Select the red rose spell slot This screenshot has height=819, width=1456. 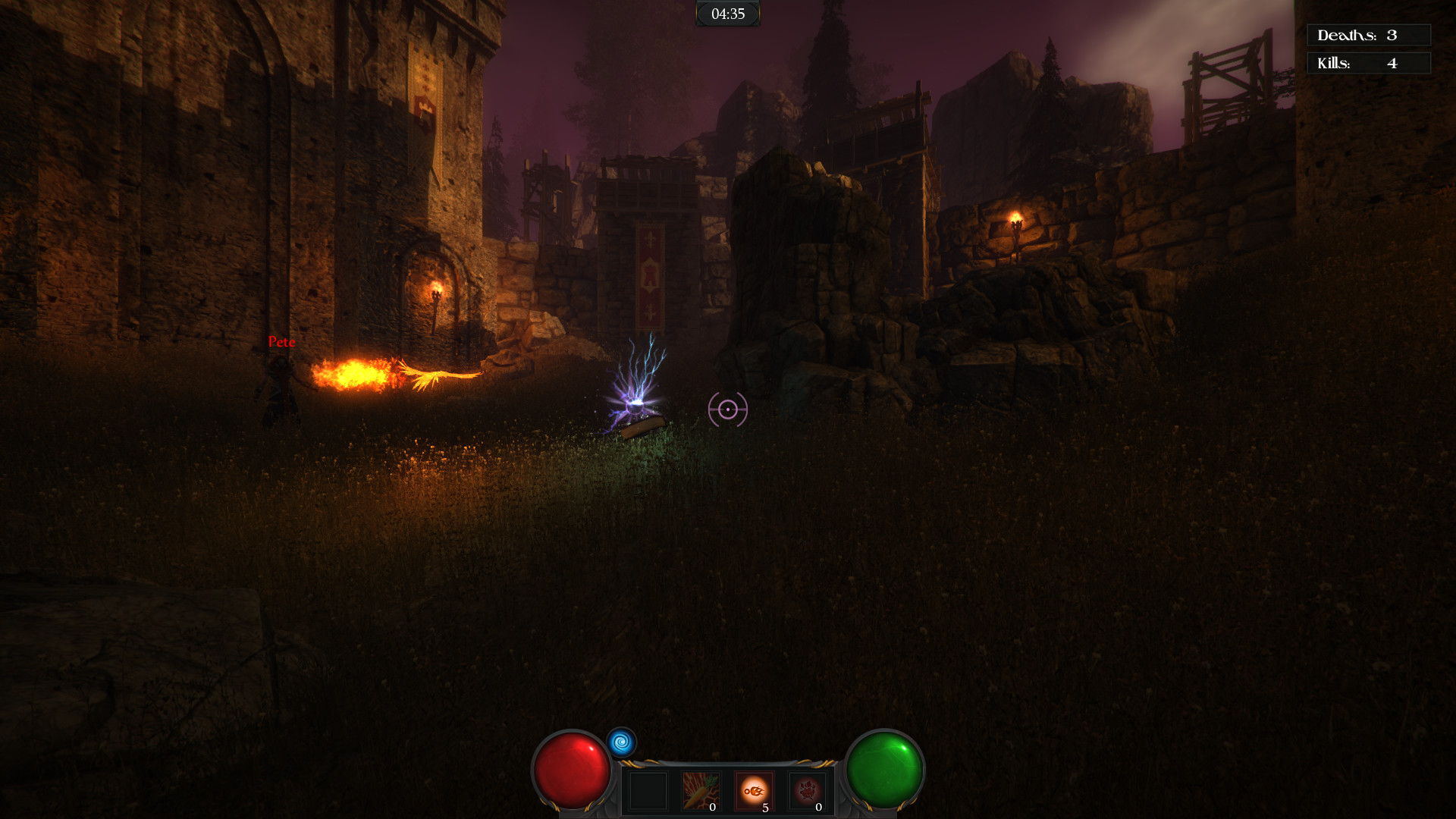(x=808, y=790)
